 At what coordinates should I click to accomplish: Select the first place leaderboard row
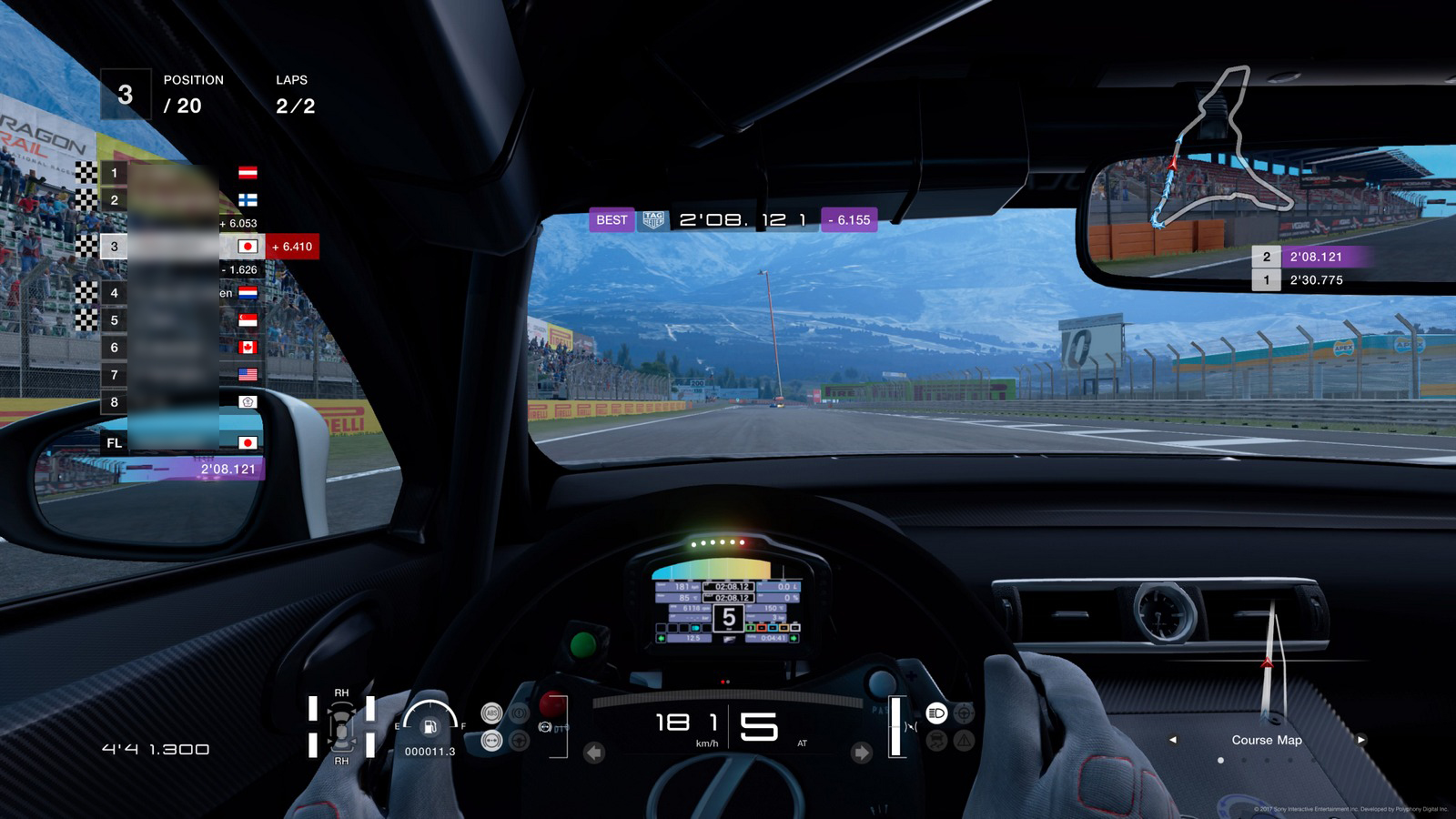[x=182, y=173]
